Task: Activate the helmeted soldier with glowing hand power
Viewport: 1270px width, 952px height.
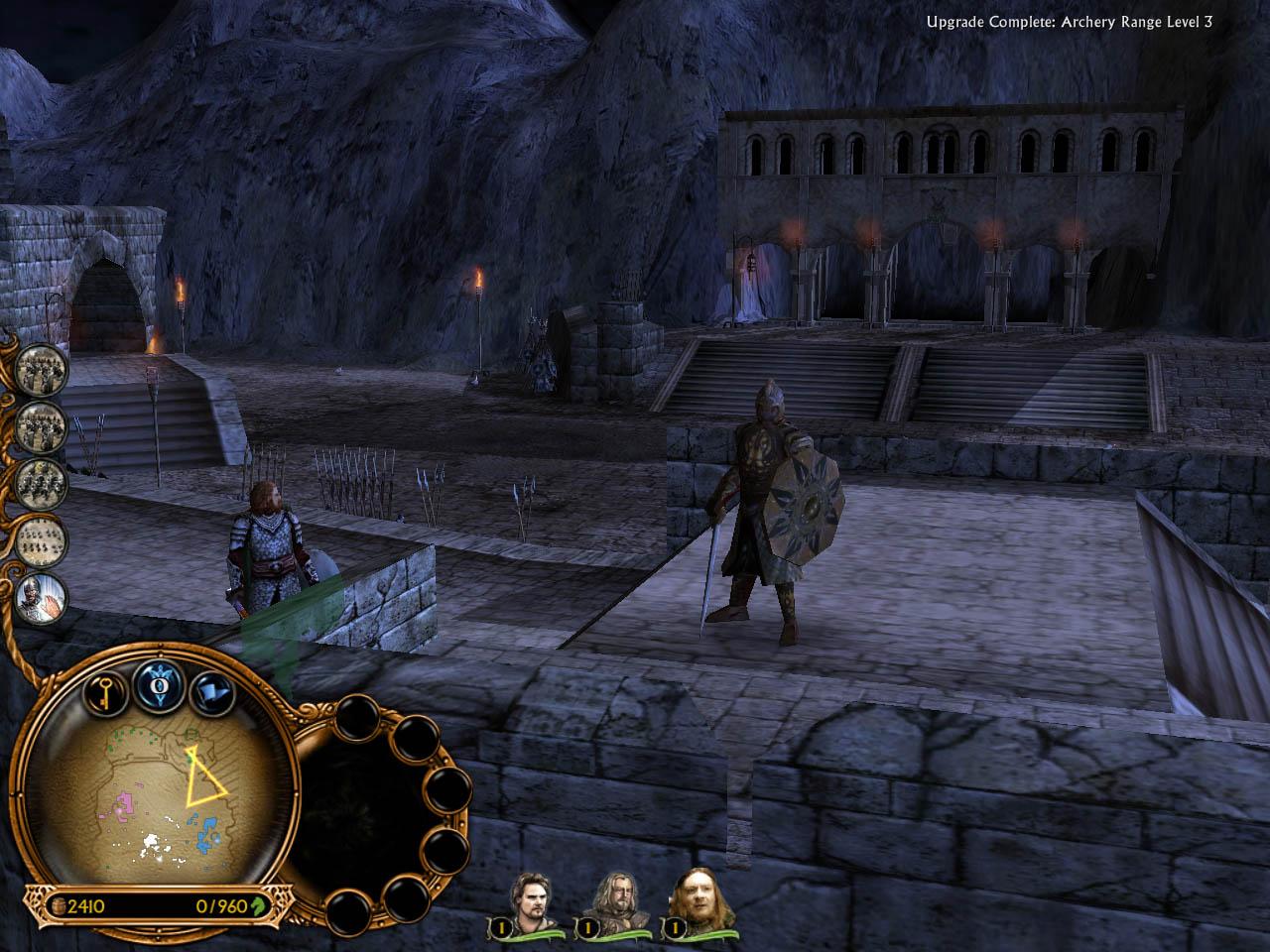Action: (x=42, y=599)
